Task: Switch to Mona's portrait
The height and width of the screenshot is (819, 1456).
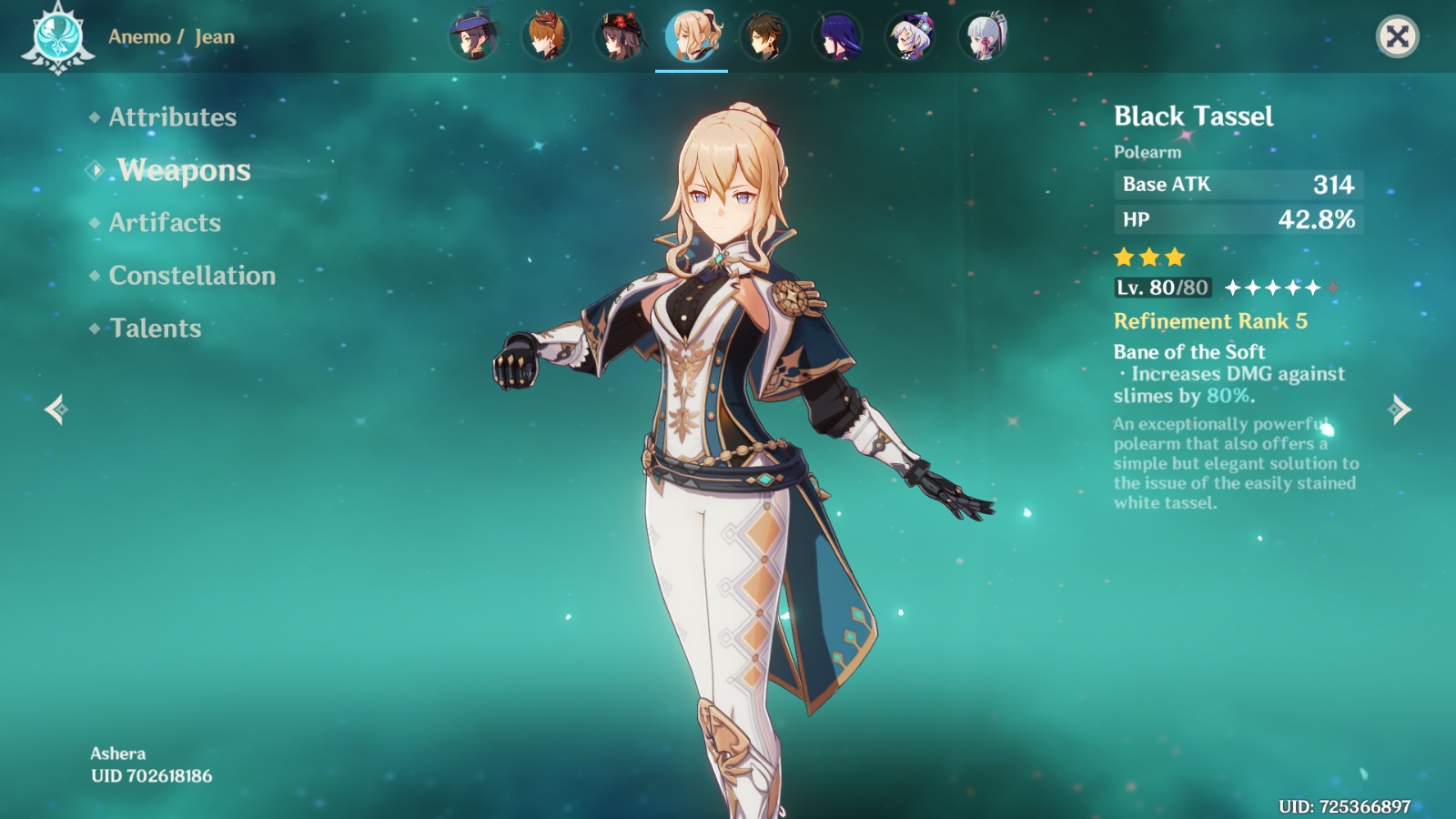Action: (x=473, y=37)
